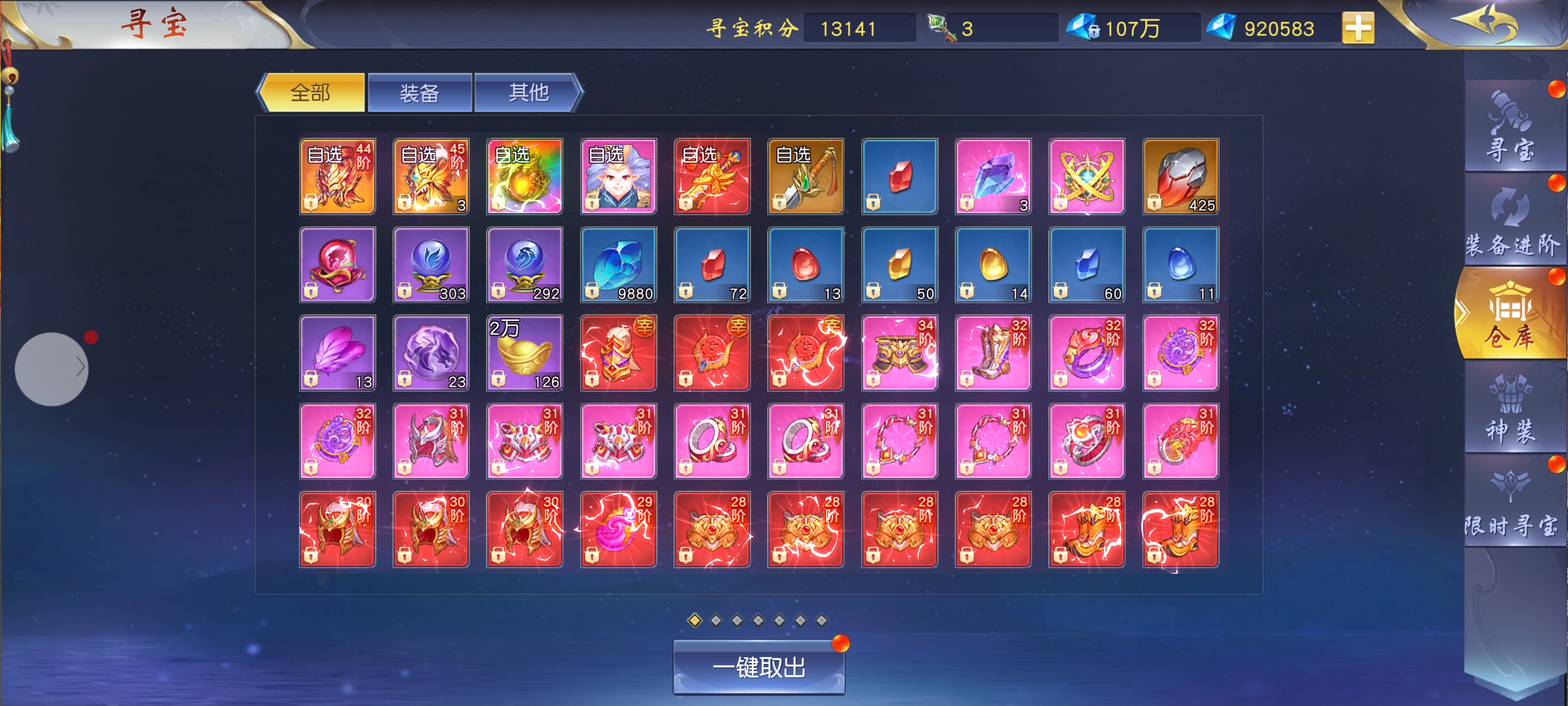Viewport: 1568px width, 706px height.
Task: Add diamonds with the yellow plus button
Action: pyautogui.click(x=1357, y=29)
